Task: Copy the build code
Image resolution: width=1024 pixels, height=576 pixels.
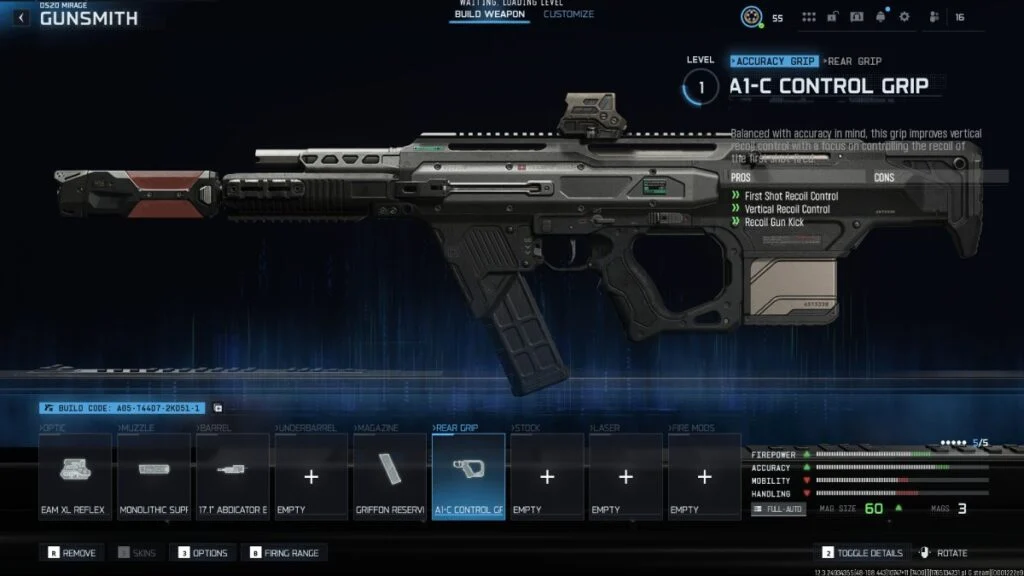Action: [218, 408]
